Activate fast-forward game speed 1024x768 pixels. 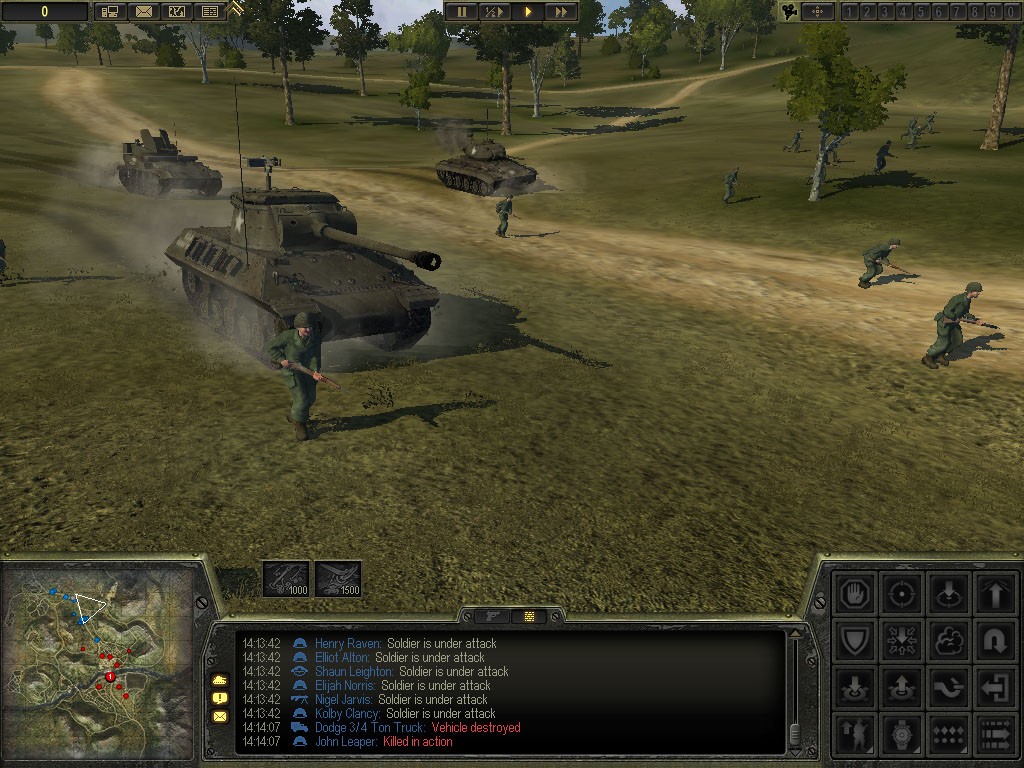pyautogui.click(x=561, y=12)
